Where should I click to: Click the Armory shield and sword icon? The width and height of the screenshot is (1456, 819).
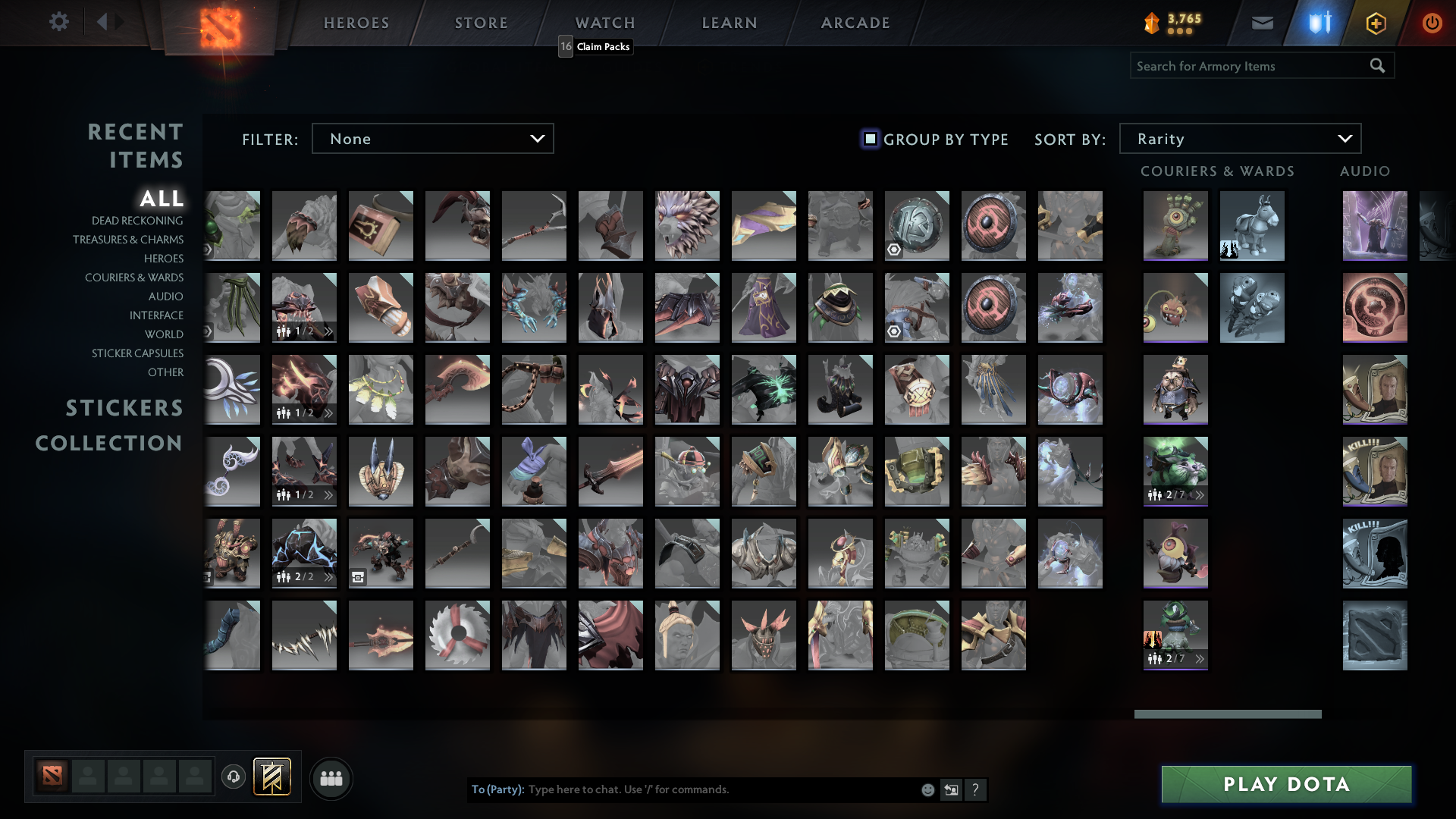click(x=1318, y=22)
